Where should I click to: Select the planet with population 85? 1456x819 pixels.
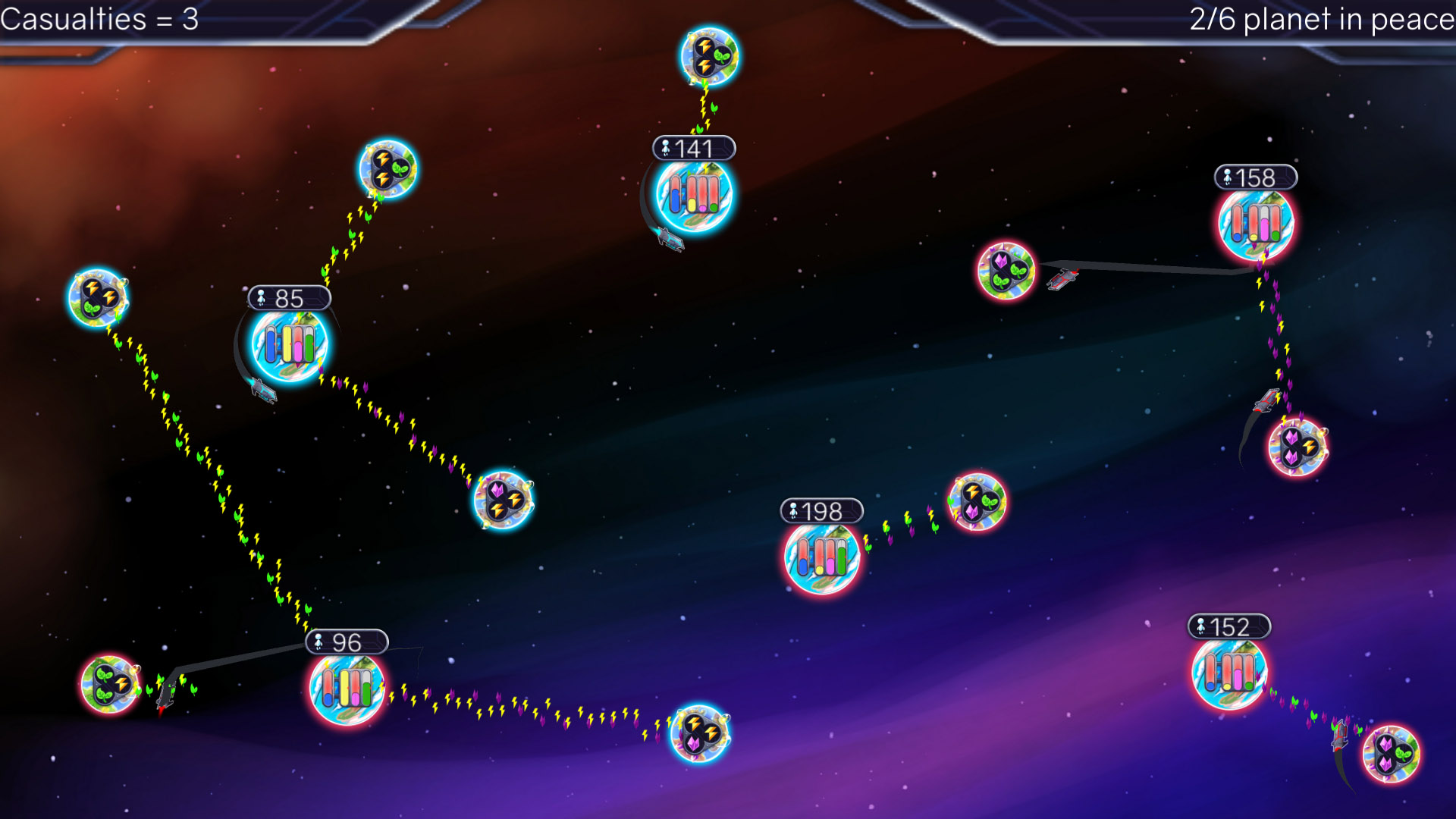pyautogui.click(x=290, y=345)
